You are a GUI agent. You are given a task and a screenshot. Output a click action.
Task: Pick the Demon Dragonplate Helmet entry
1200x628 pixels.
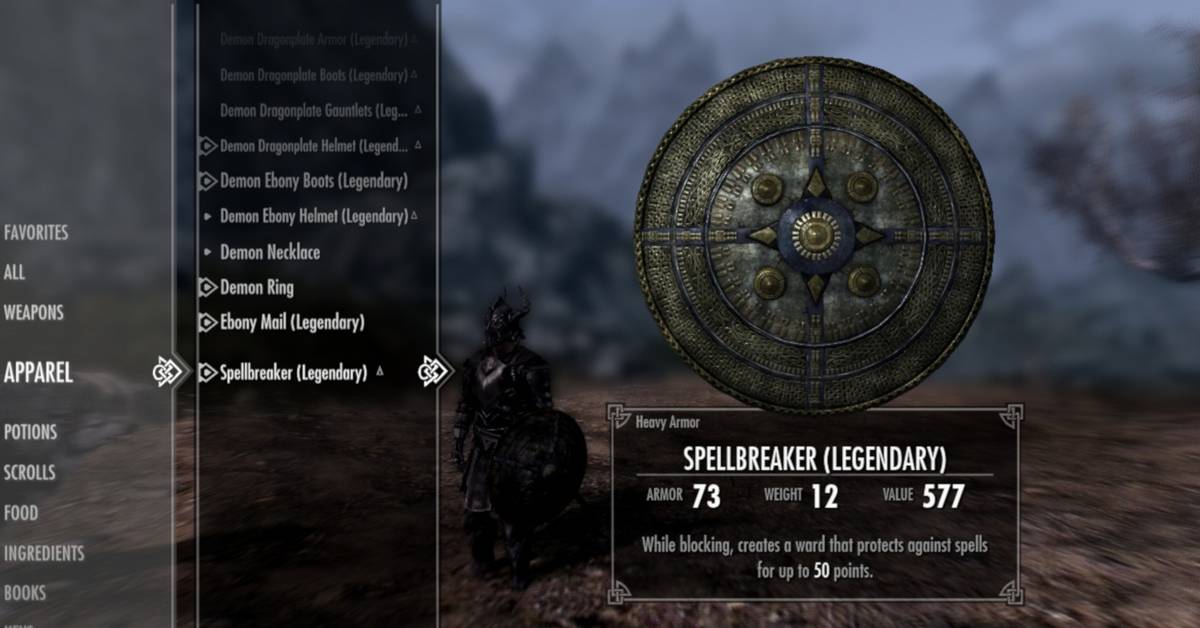click(313, 146)
